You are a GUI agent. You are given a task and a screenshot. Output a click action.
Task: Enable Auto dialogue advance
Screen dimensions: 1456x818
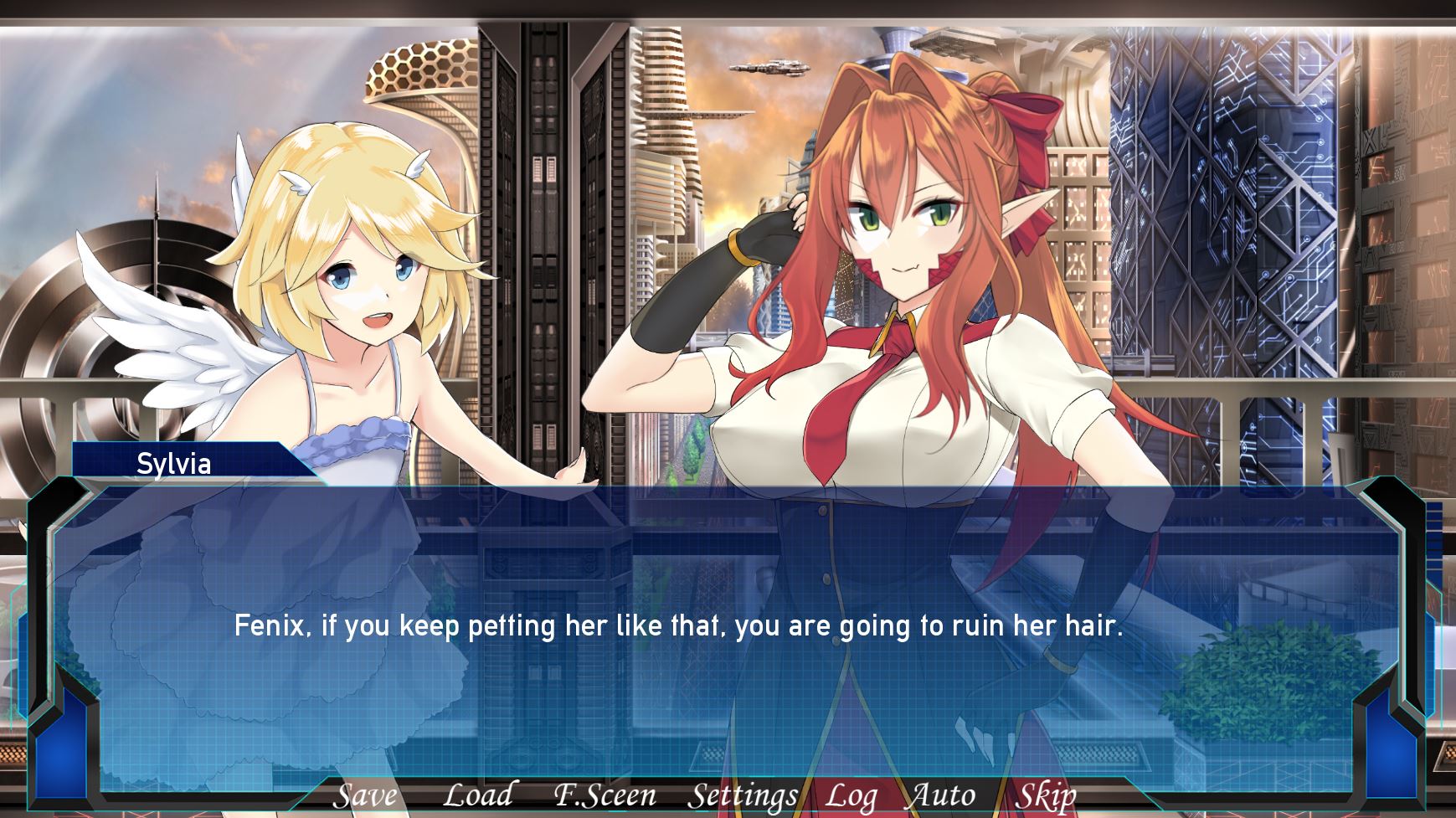[942, 795]
